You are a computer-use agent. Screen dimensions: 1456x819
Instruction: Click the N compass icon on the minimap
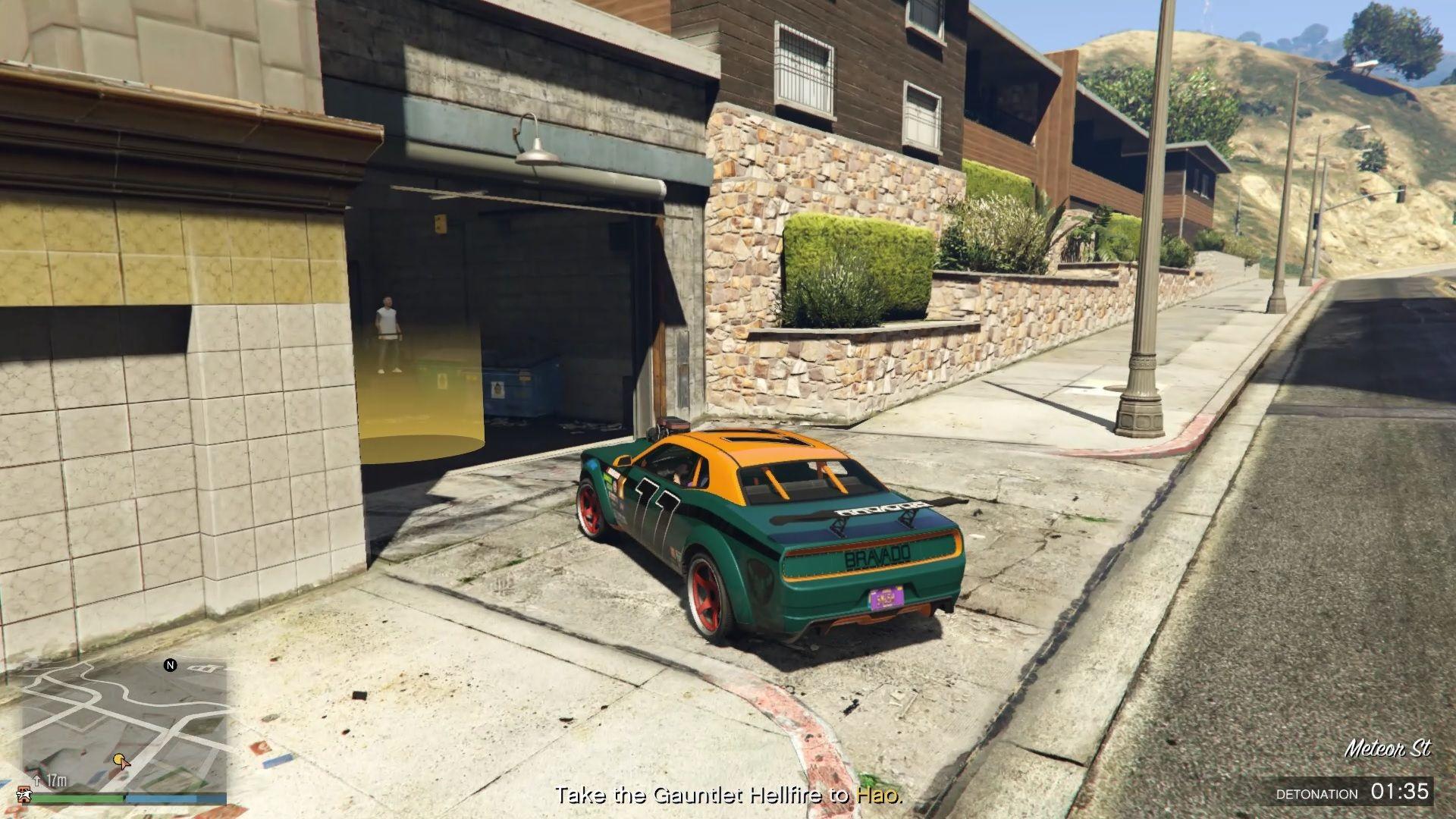click(x=170, y=664)
